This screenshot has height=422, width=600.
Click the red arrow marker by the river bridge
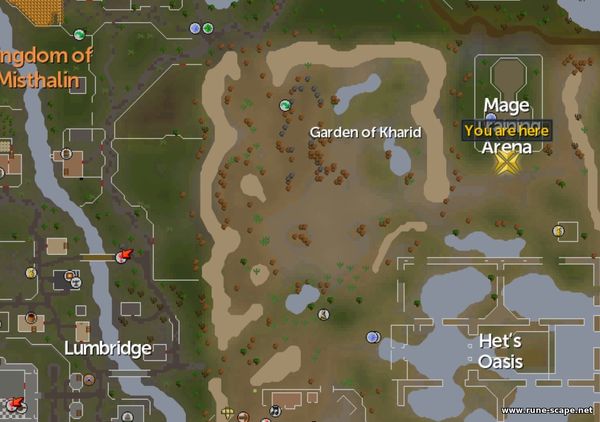tap(125, 256)
